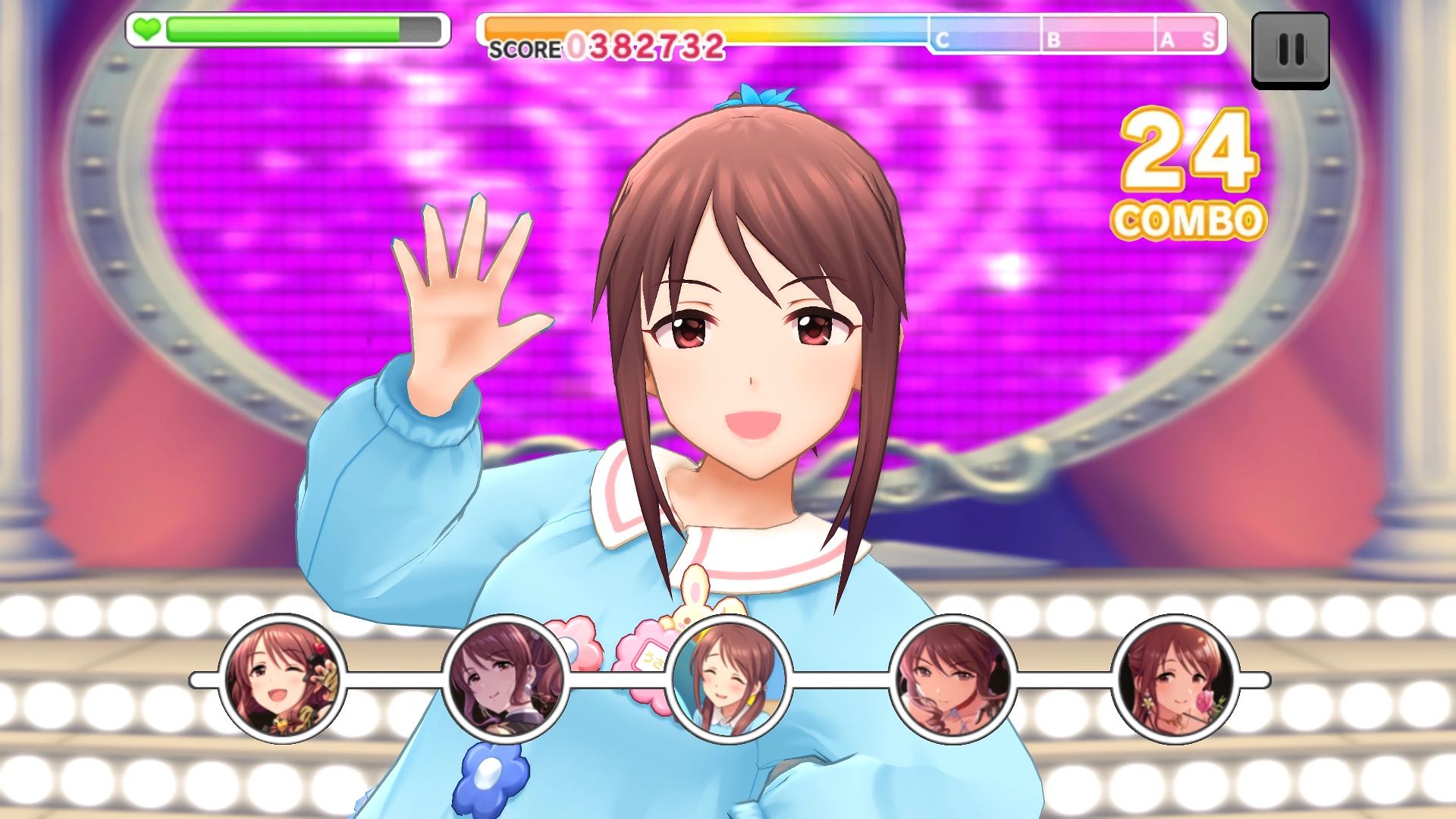Hit the circle of idol holding pink rose
This screenshot has height=819, width=1456.
1175,679
